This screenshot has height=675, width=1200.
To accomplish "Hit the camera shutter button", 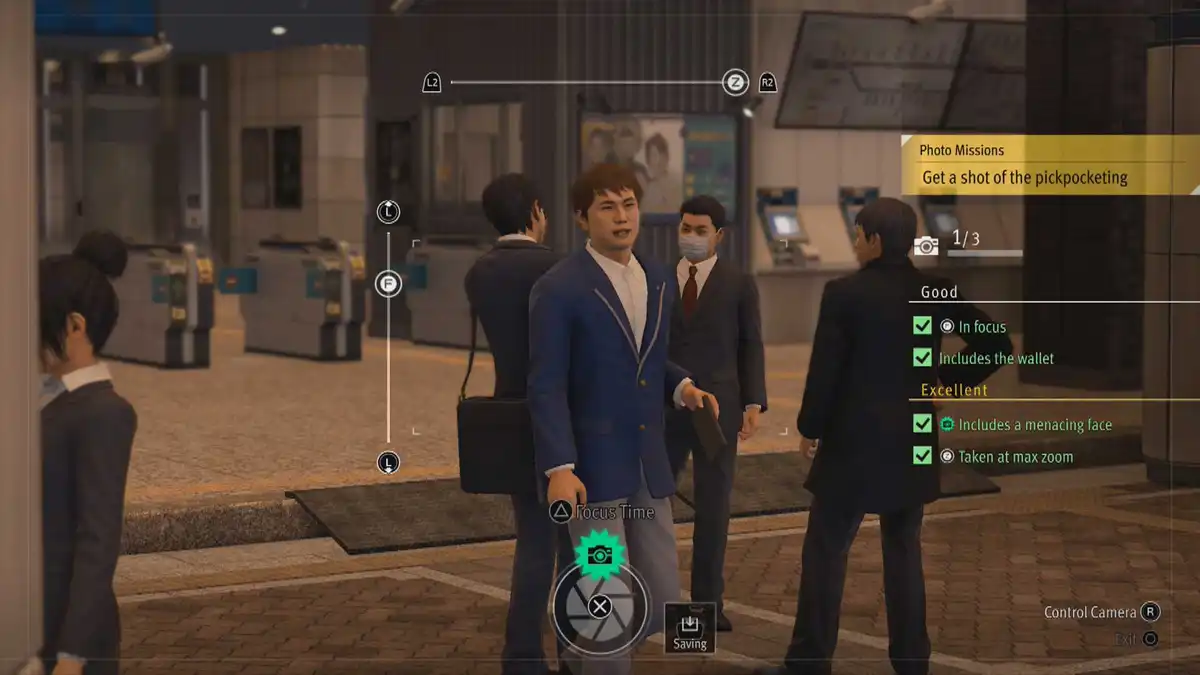I will tap(599, 606).
